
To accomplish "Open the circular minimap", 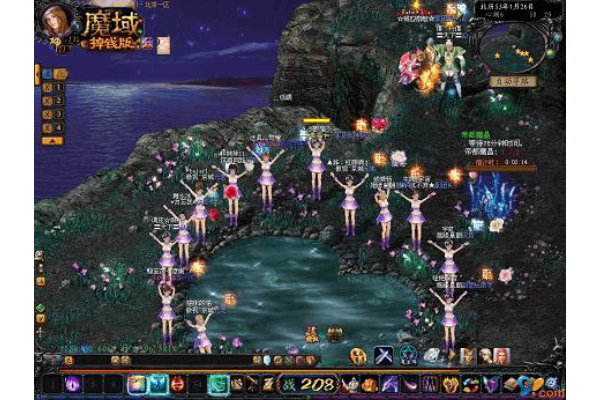I will (515, 49).
